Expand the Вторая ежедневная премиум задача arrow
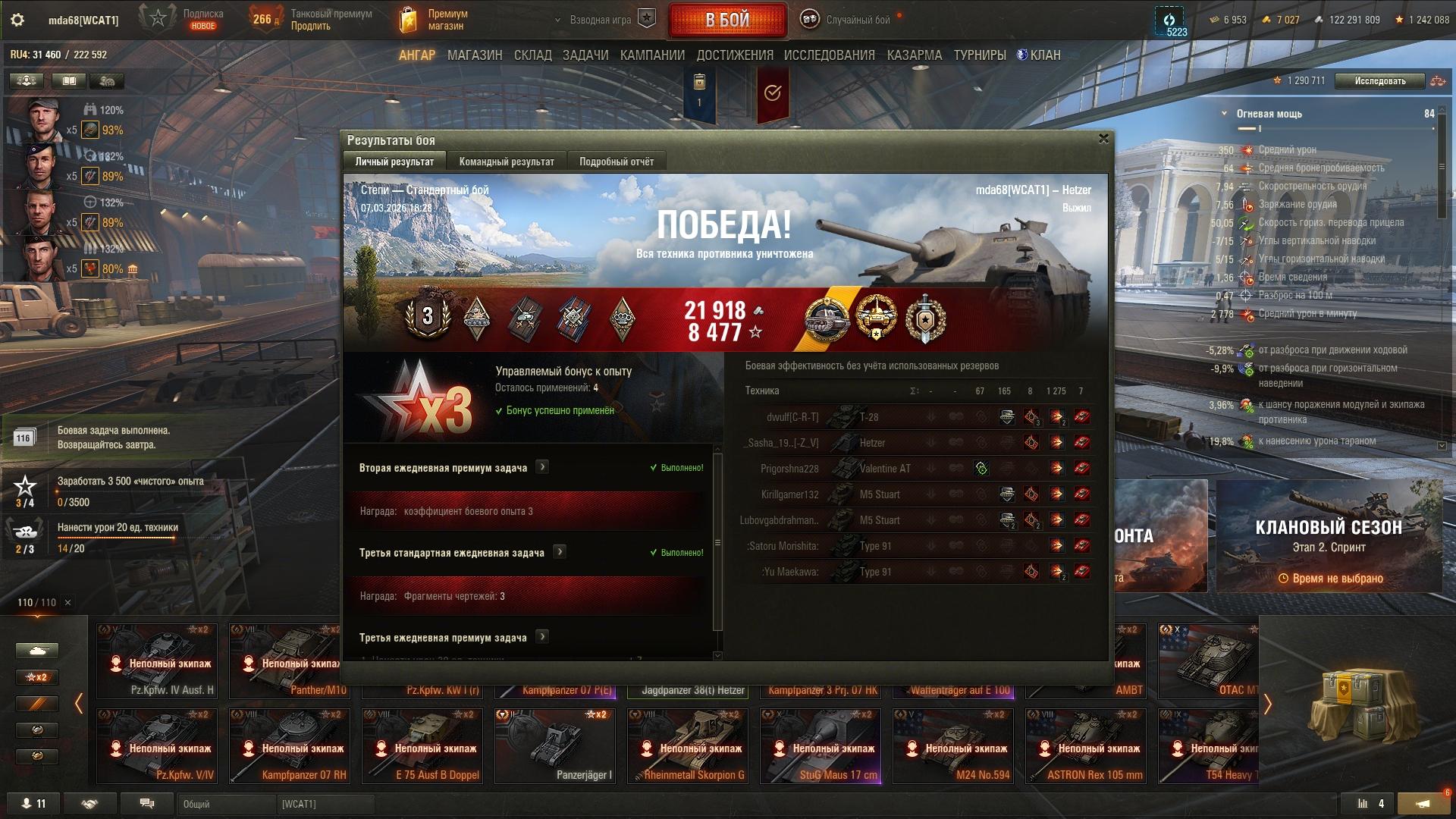Viewport: 1456px width, 819px height. [542, 467]
